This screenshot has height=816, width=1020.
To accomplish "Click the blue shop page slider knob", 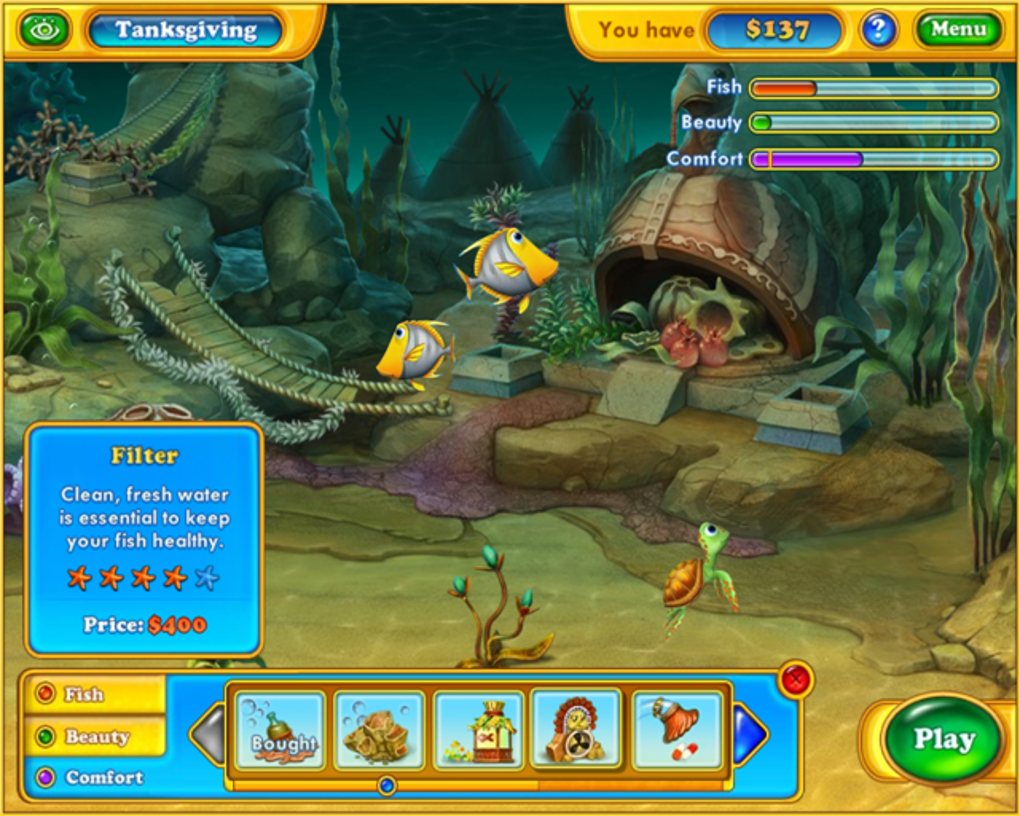I will pos(388,786).
